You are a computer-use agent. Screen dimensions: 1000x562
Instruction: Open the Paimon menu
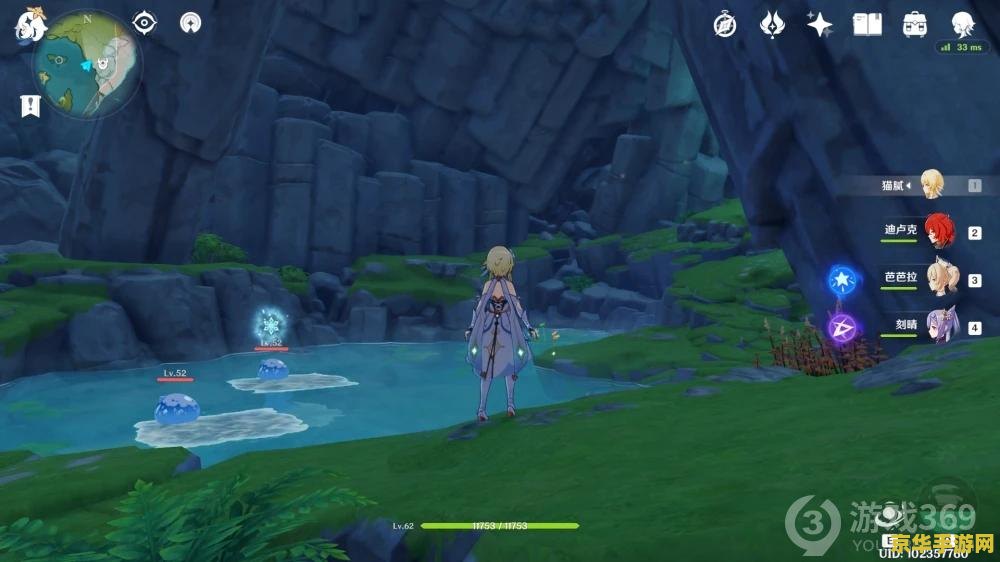[24, 25]
